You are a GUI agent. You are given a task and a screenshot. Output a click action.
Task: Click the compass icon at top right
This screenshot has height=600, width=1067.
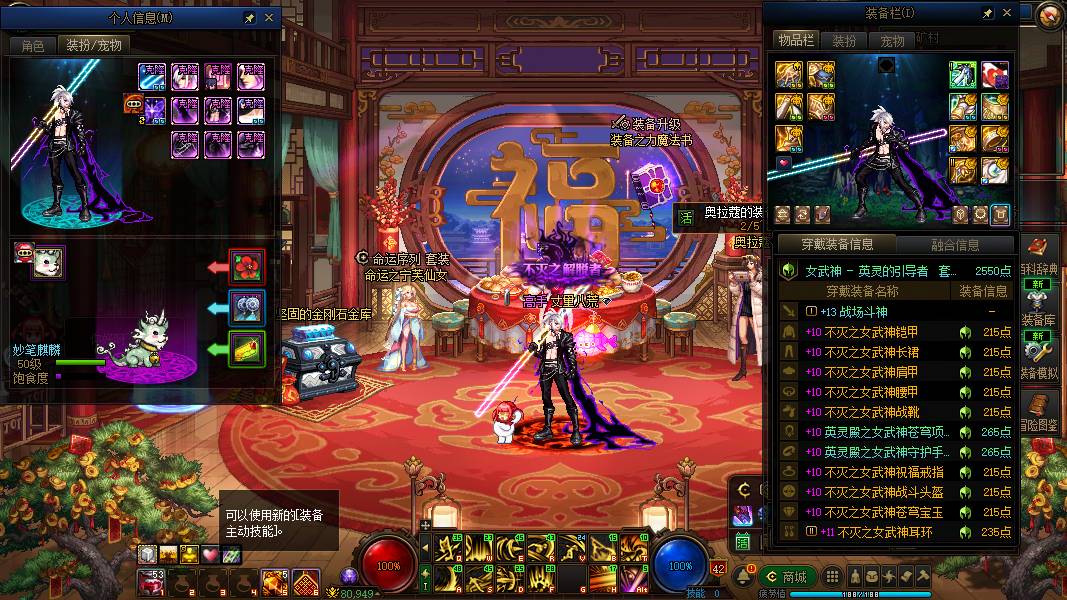[1049, 15]
